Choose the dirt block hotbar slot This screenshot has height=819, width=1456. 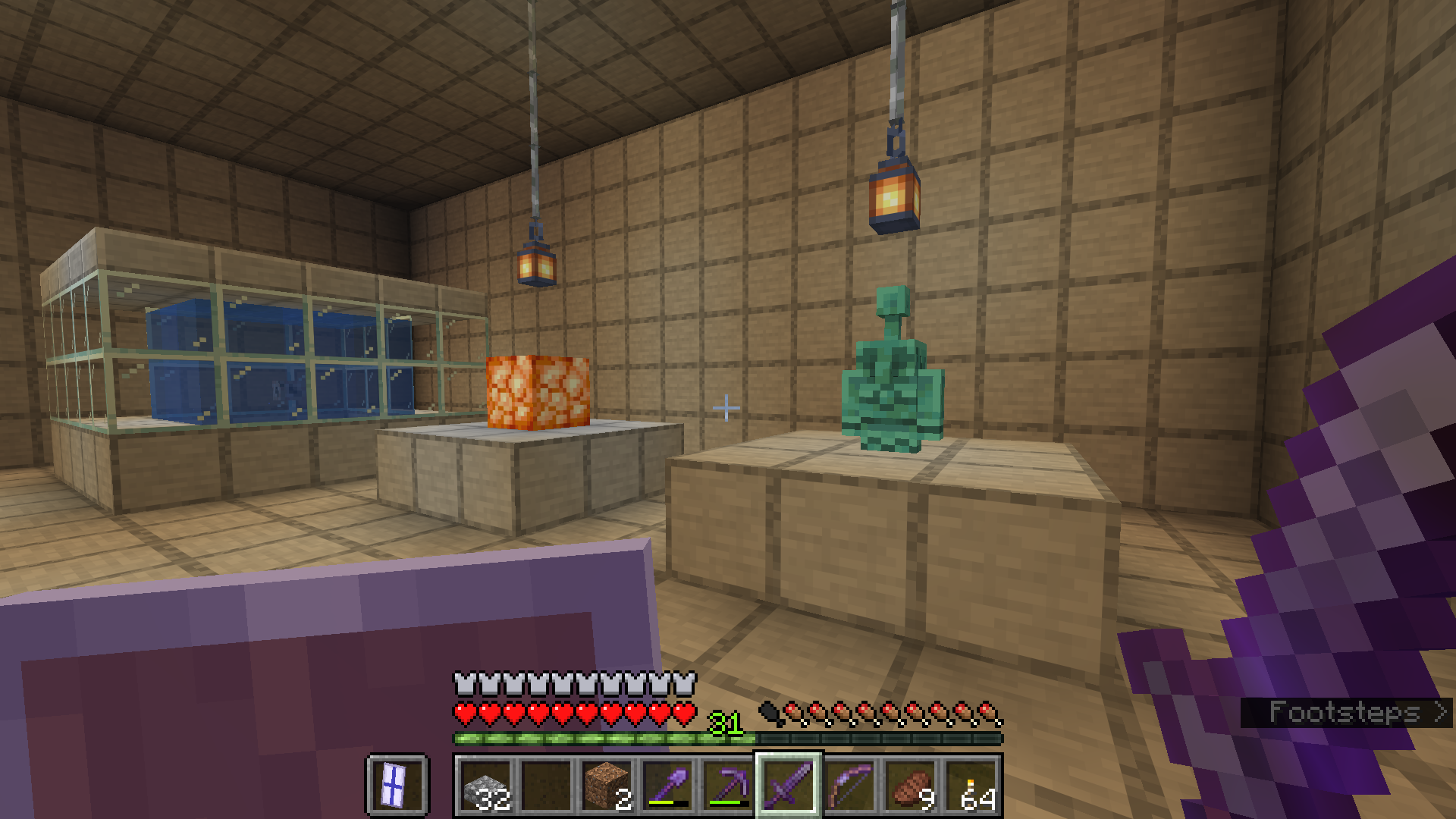[607, 786]
